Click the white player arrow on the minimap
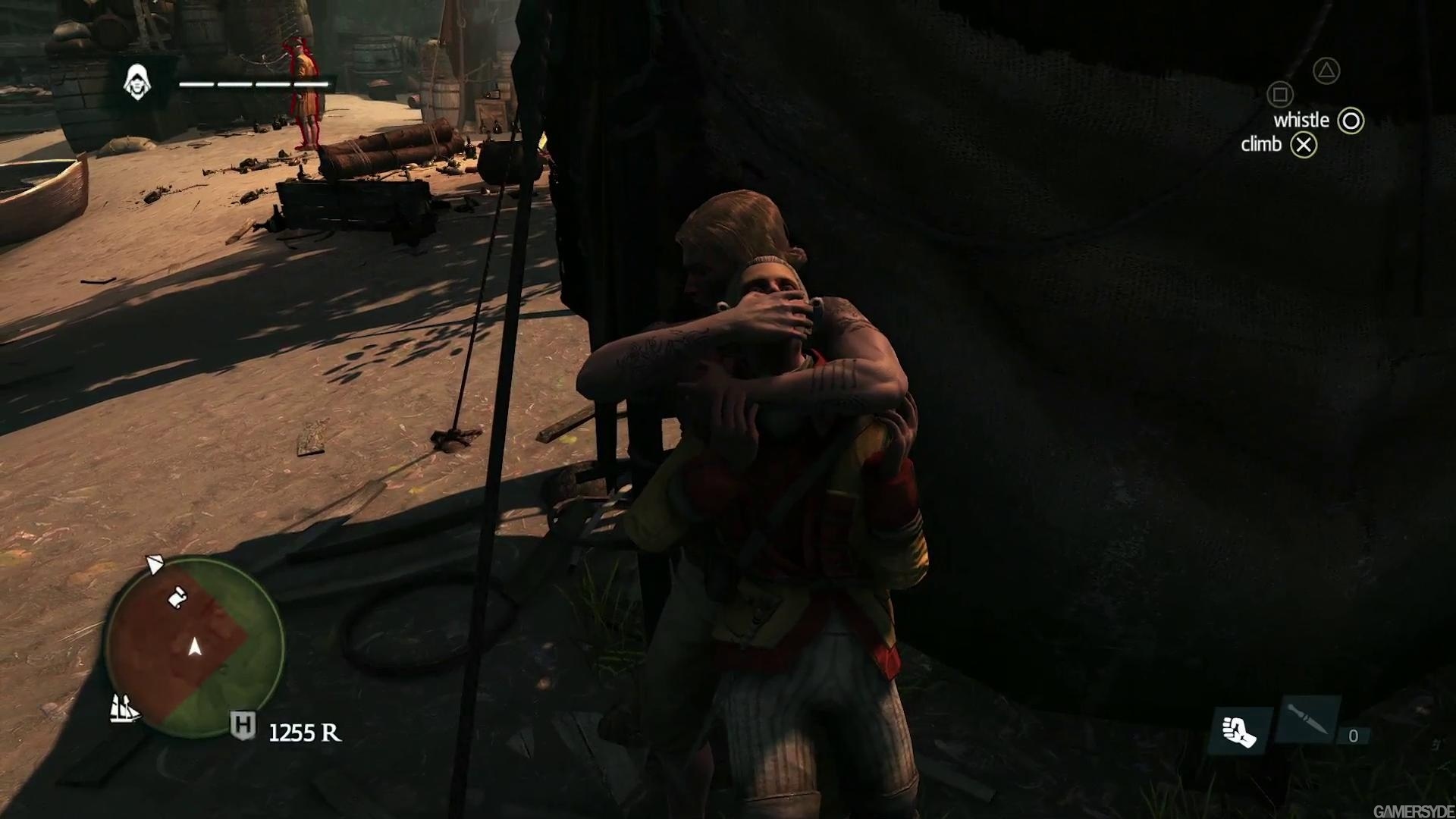Viewport: 1456px width, 819px height. (195, 646)
